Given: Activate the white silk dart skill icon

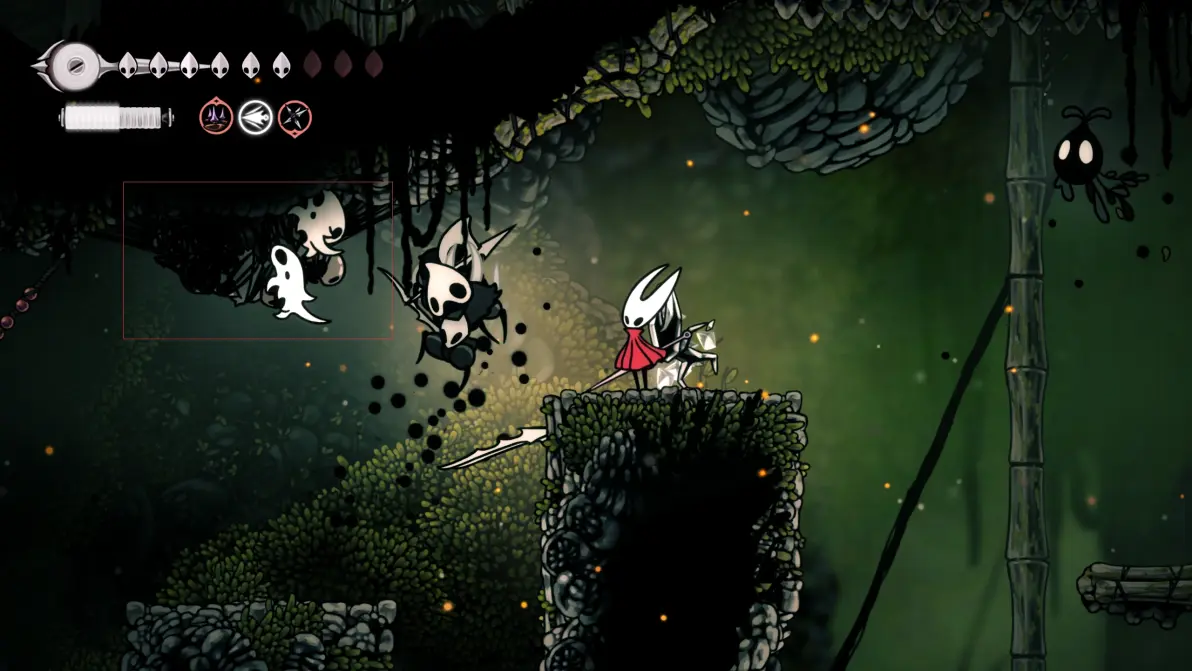Looking at the screenshot, I should (x=255, y=118).
